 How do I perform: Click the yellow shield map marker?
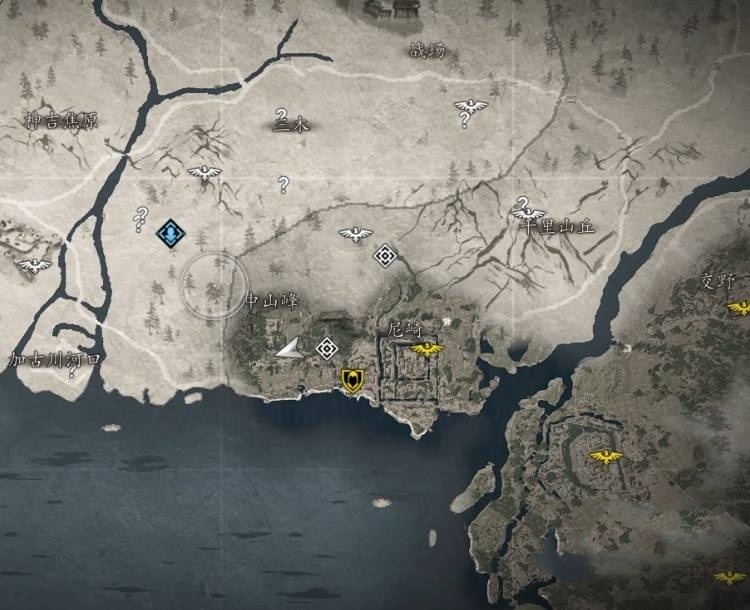(x=351, y=379)
